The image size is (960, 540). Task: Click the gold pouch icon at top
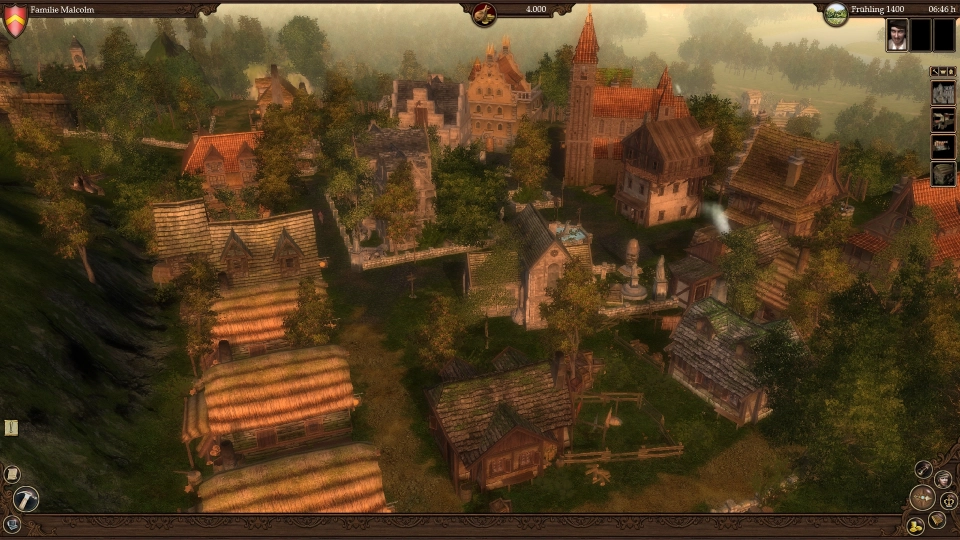484,13
